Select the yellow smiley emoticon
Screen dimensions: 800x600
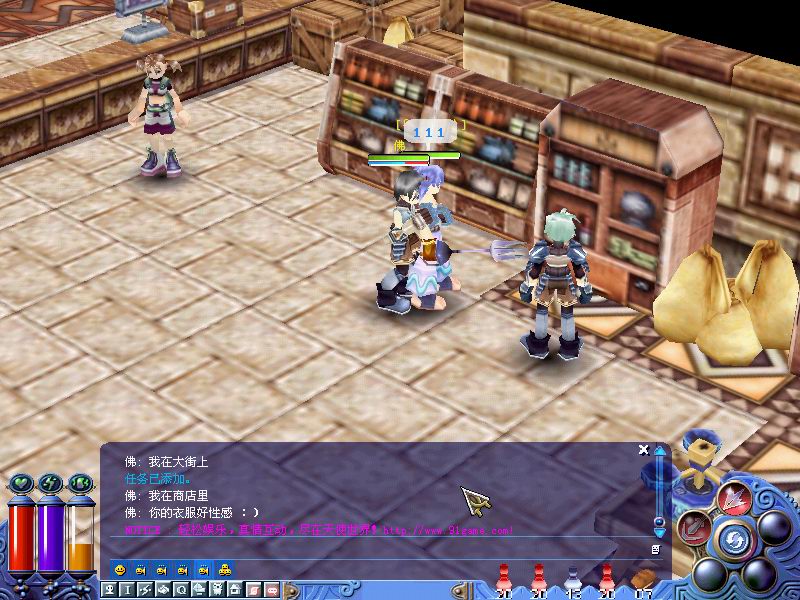coord(120,569)
